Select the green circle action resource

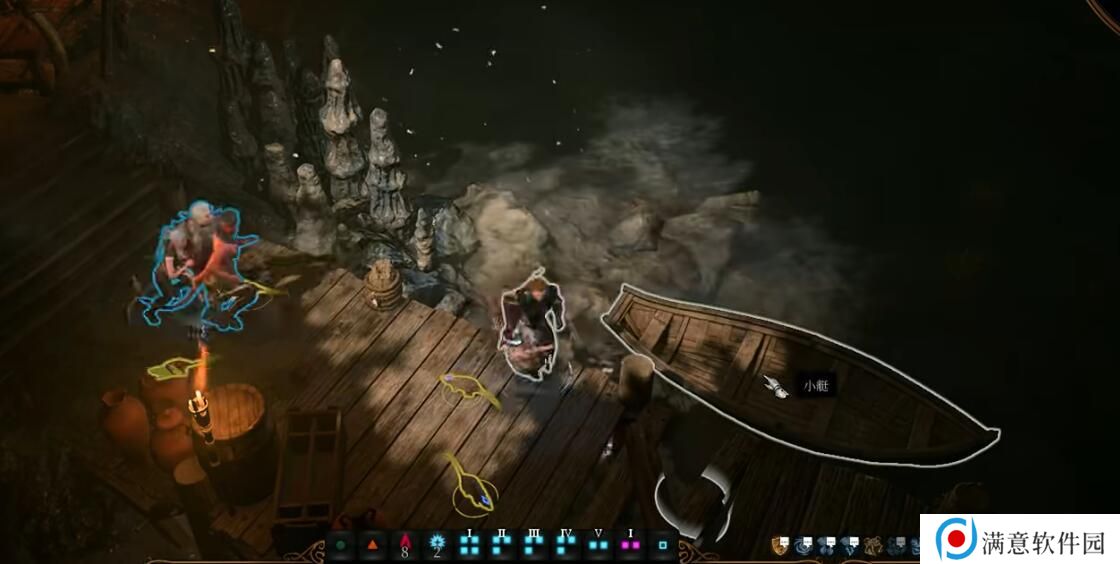point(341,546)
